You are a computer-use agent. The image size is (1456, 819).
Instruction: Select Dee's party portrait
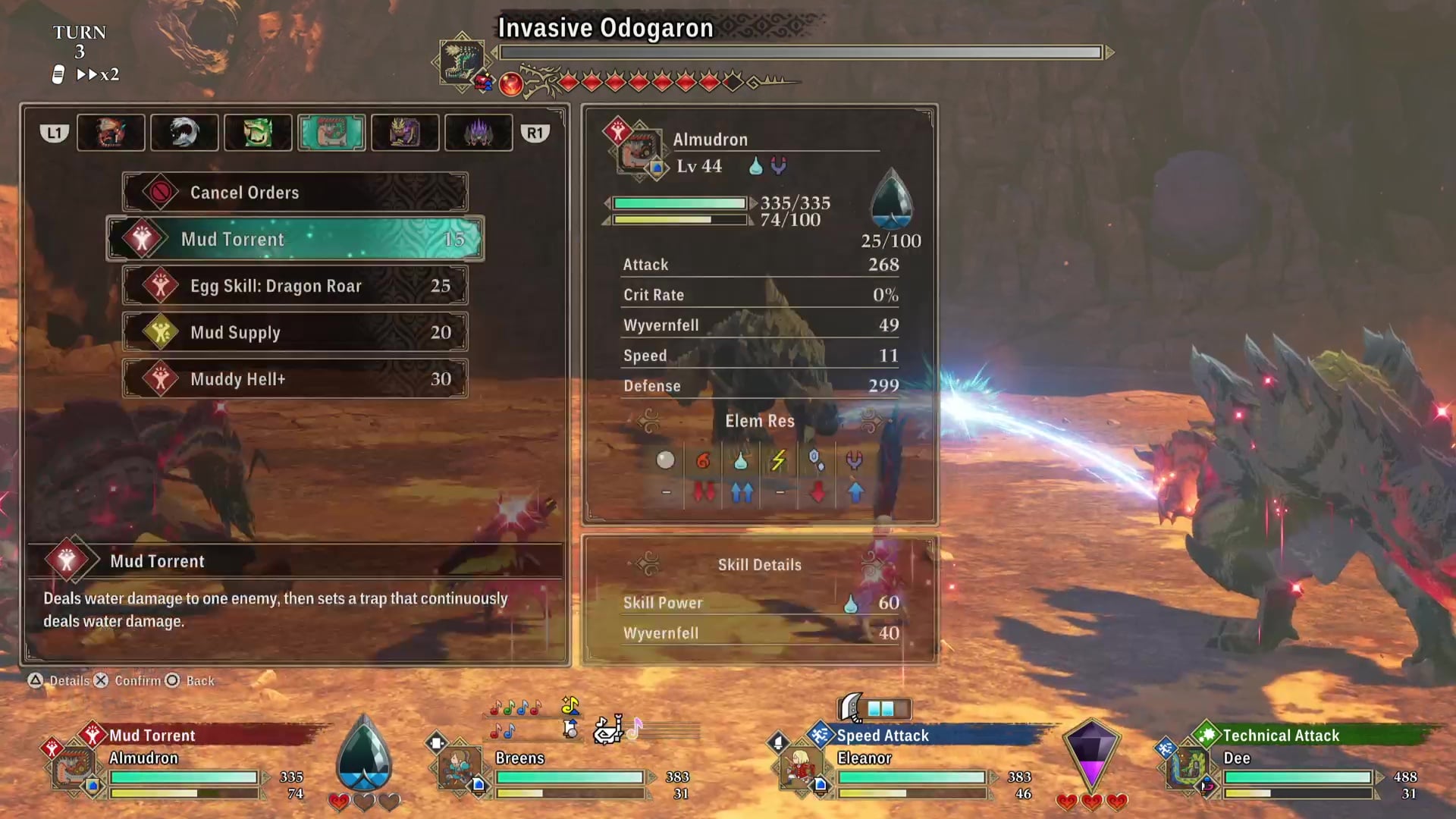1187,767
